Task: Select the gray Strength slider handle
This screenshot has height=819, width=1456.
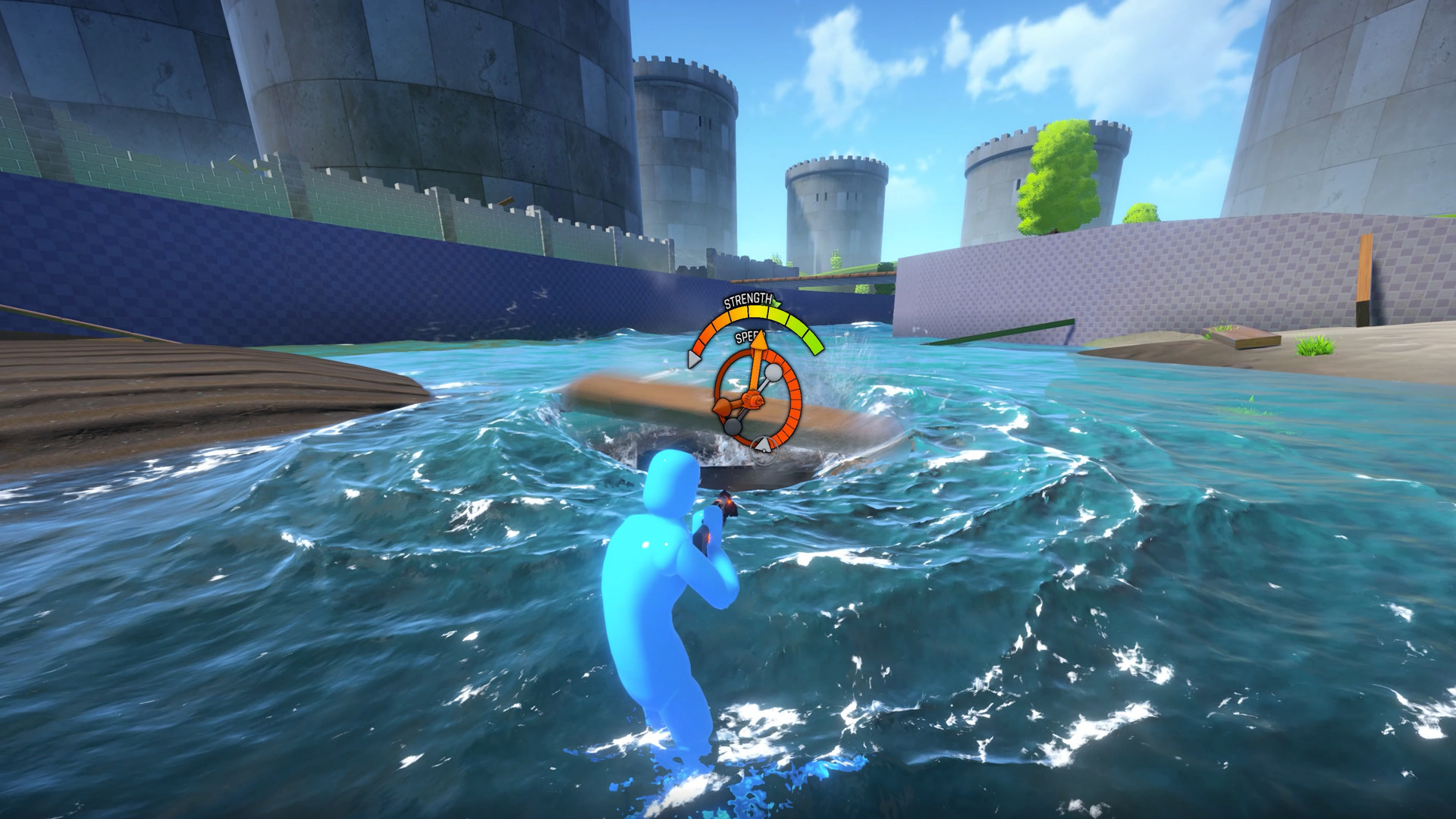Action: tap(692, 359)
